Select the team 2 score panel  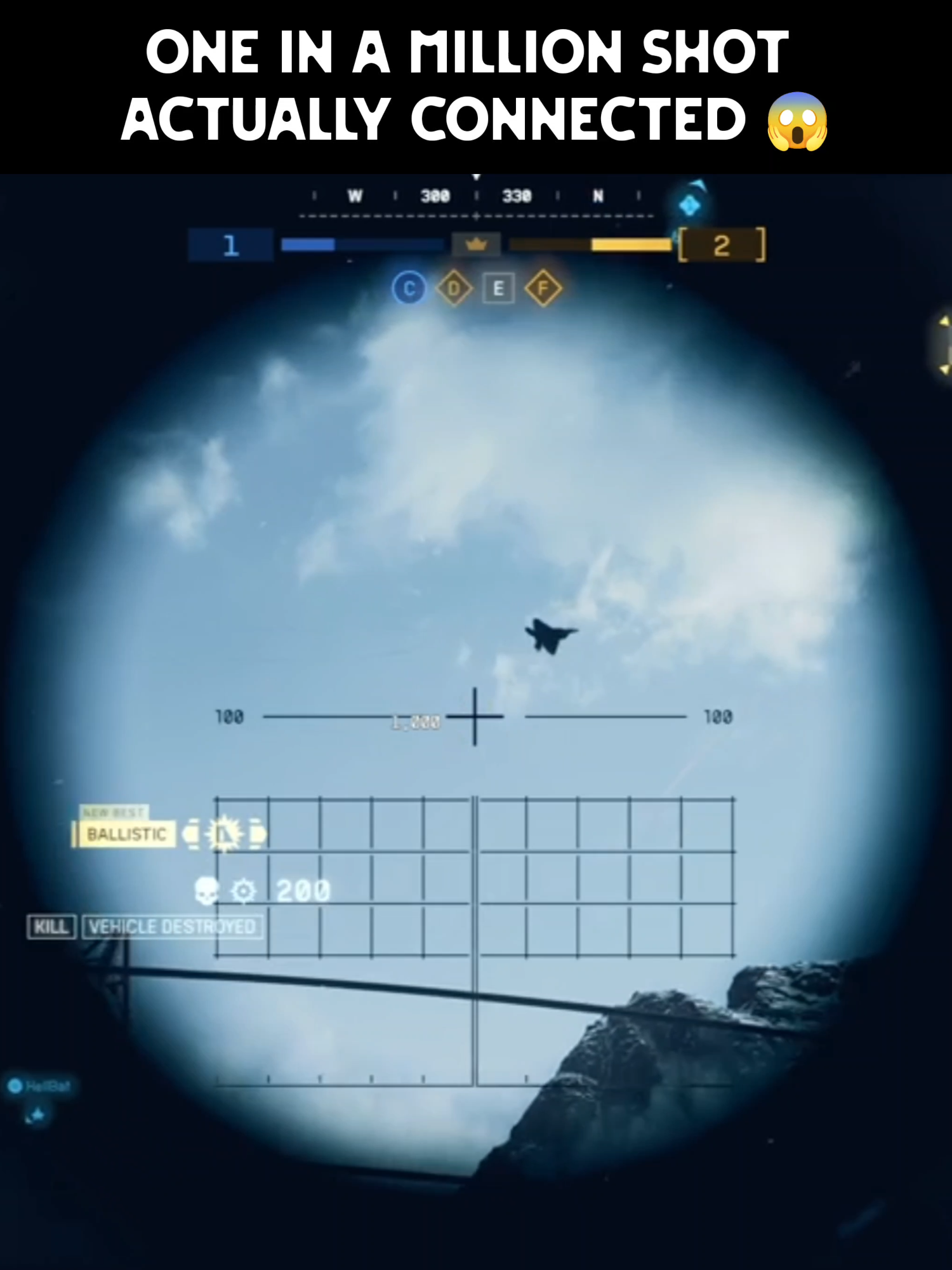coord(720,246)
